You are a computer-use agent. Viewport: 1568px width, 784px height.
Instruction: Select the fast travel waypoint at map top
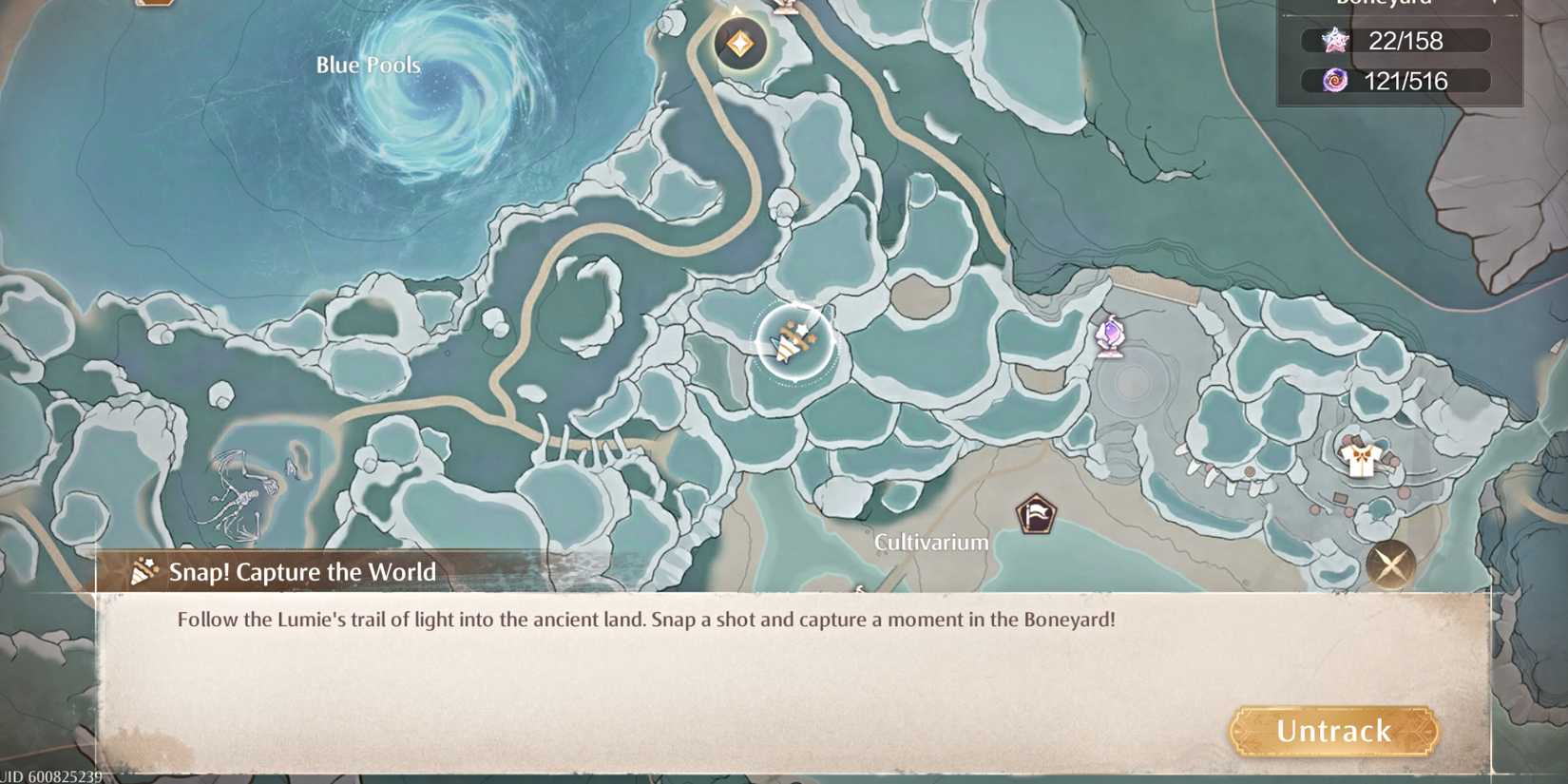[x=739, y=42]
